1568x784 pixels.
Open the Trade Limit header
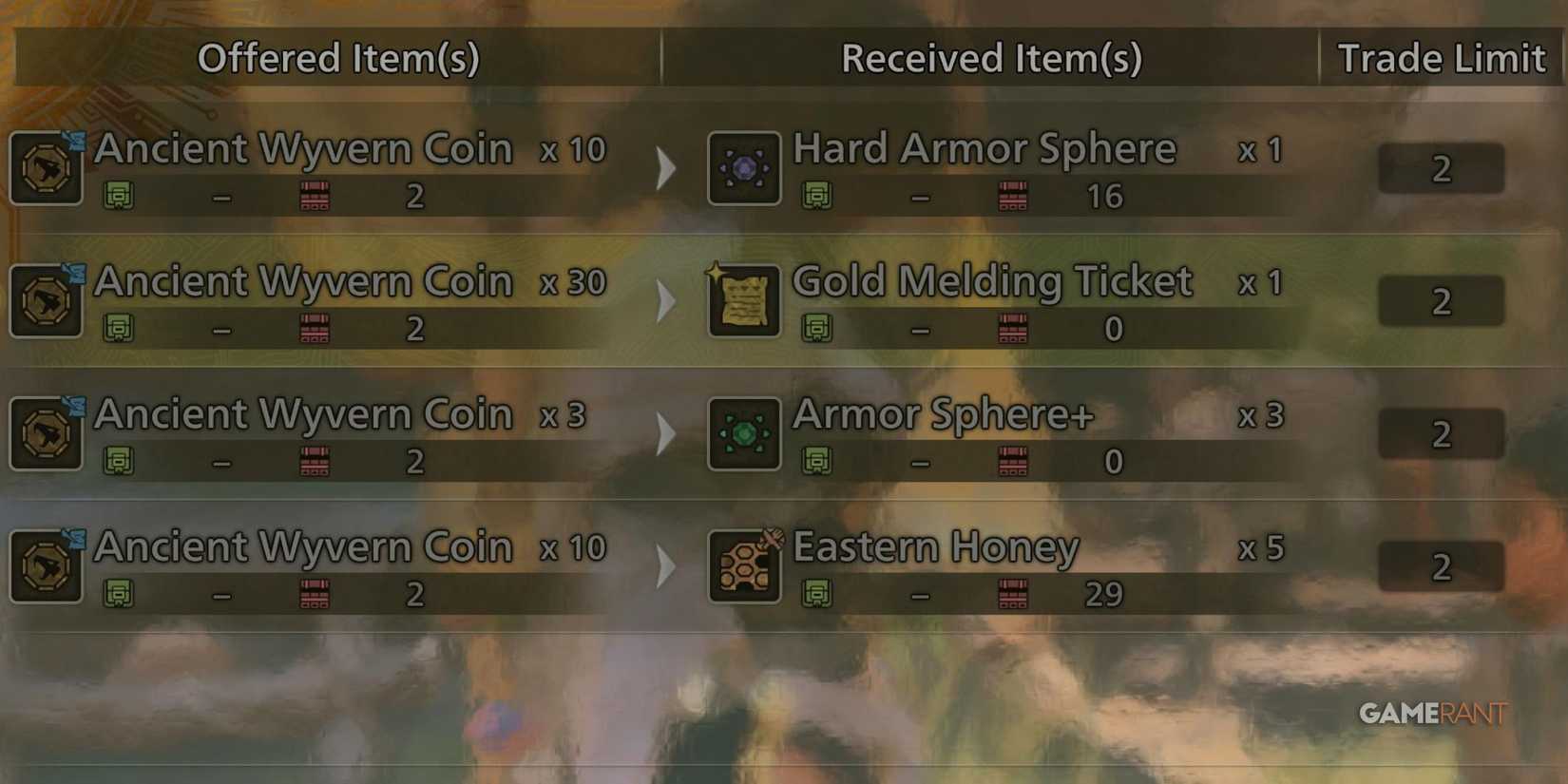click(x=1441, y=59)
